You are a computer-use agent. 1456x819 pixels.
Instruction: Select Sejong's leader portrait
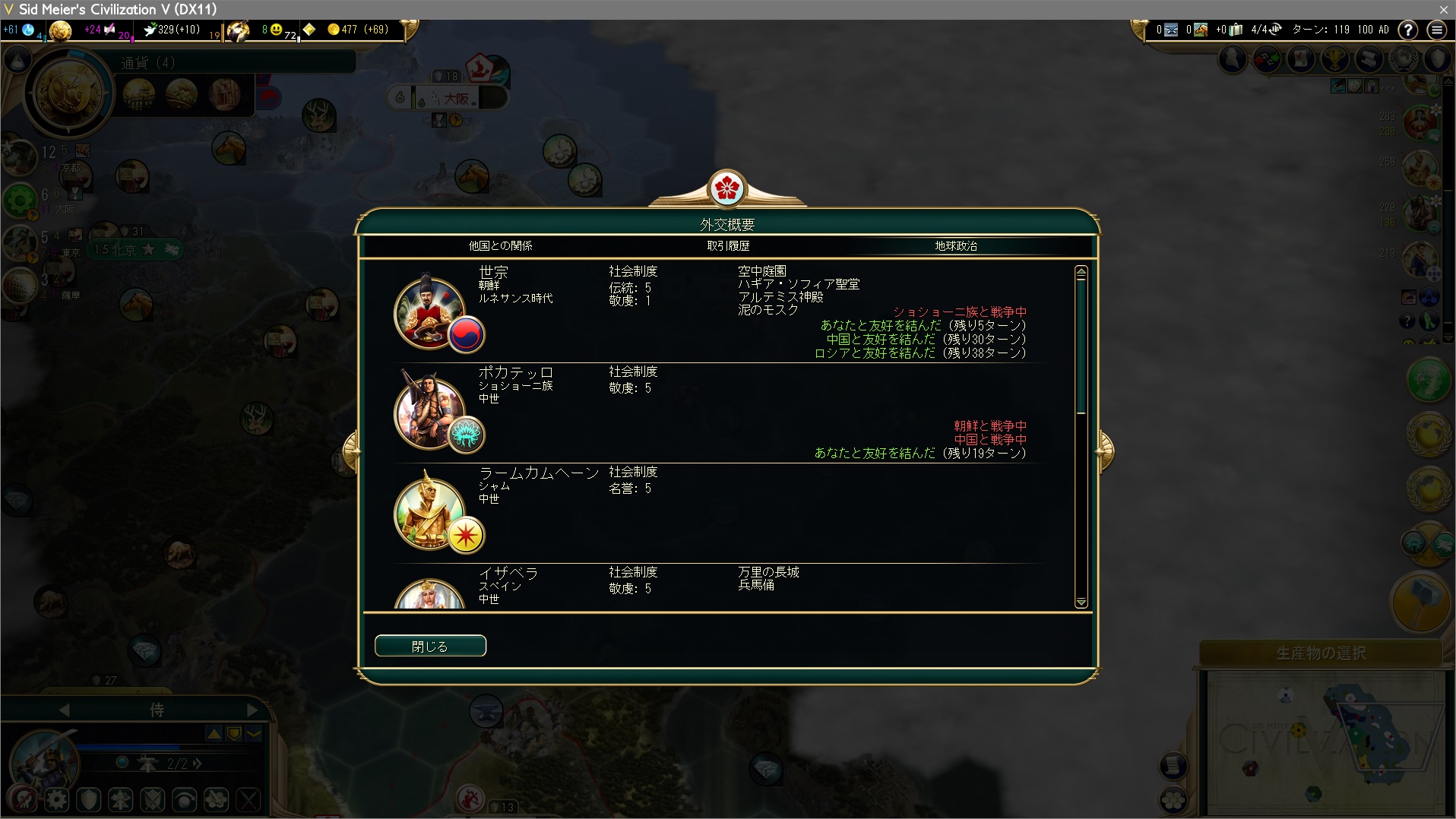click(429, 312)
